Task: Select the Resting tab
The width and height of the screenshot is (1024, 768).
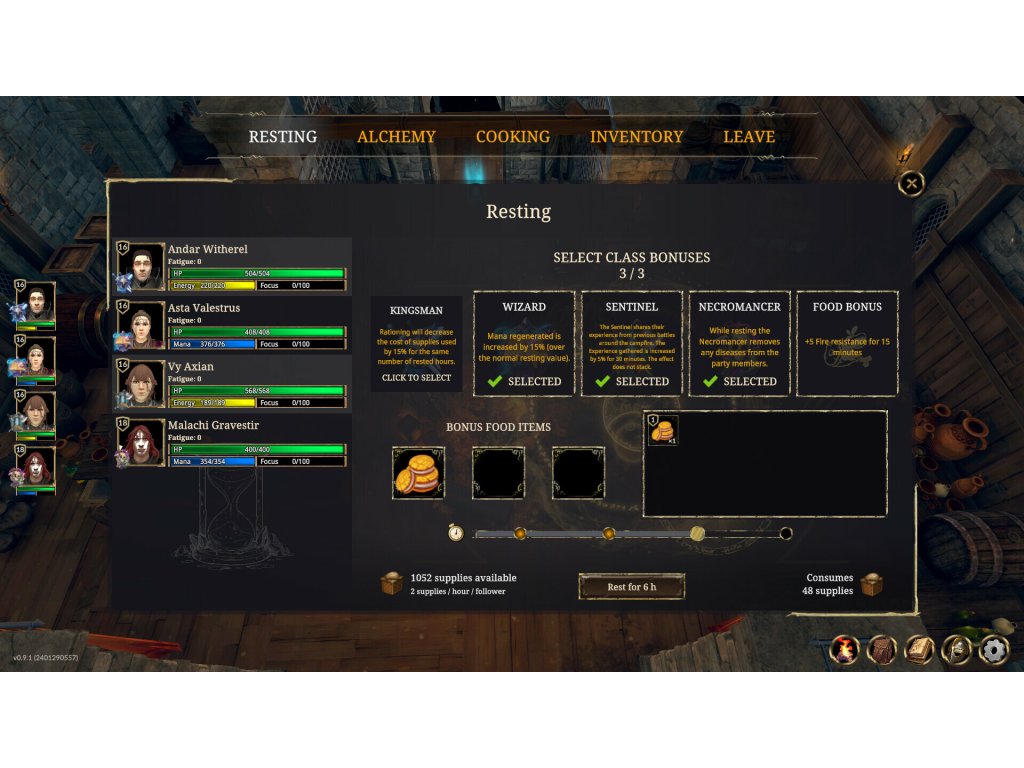Action: pos(282,137)
